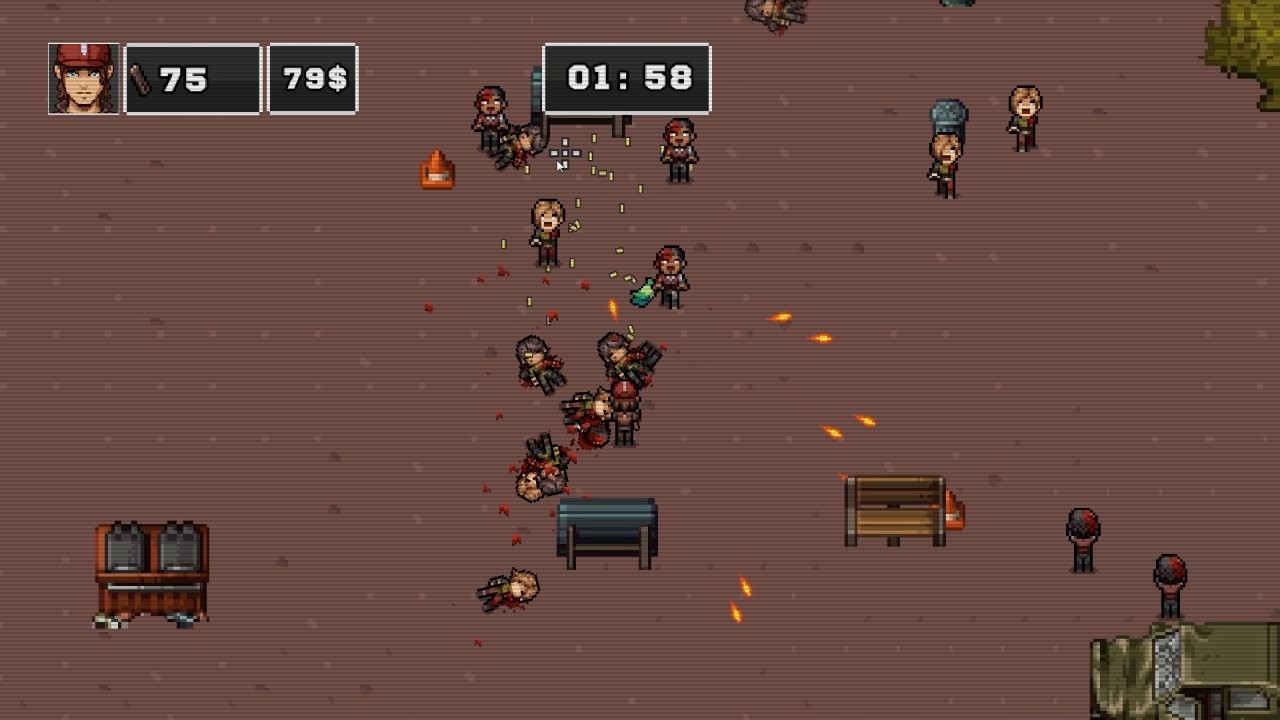This screenshot has height=720, width=1280.
Task: Click the fallen zombie near the bottom
Action: point(508,590)
